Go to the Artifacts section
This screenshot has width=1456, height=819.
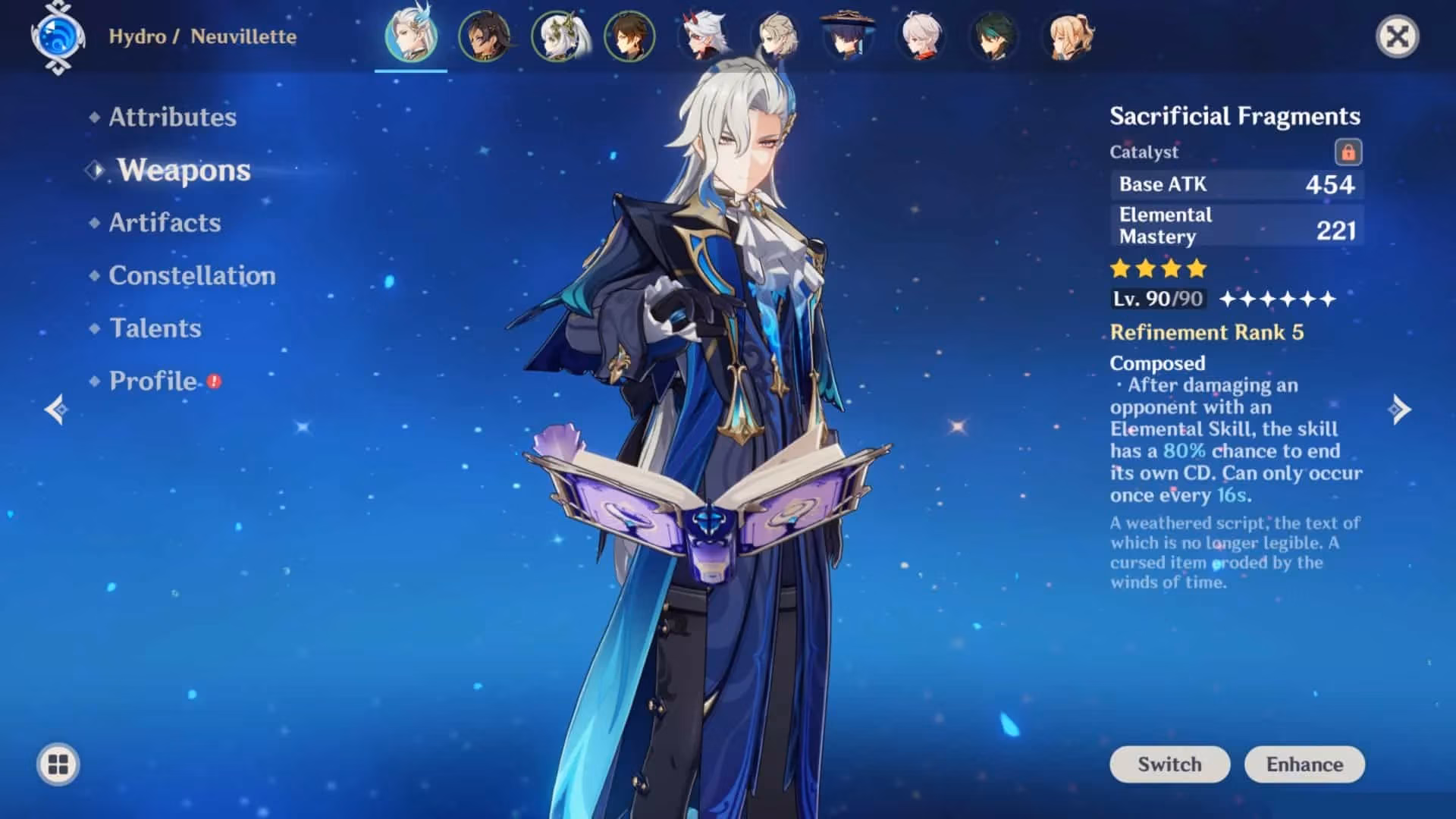pos(165,222)
